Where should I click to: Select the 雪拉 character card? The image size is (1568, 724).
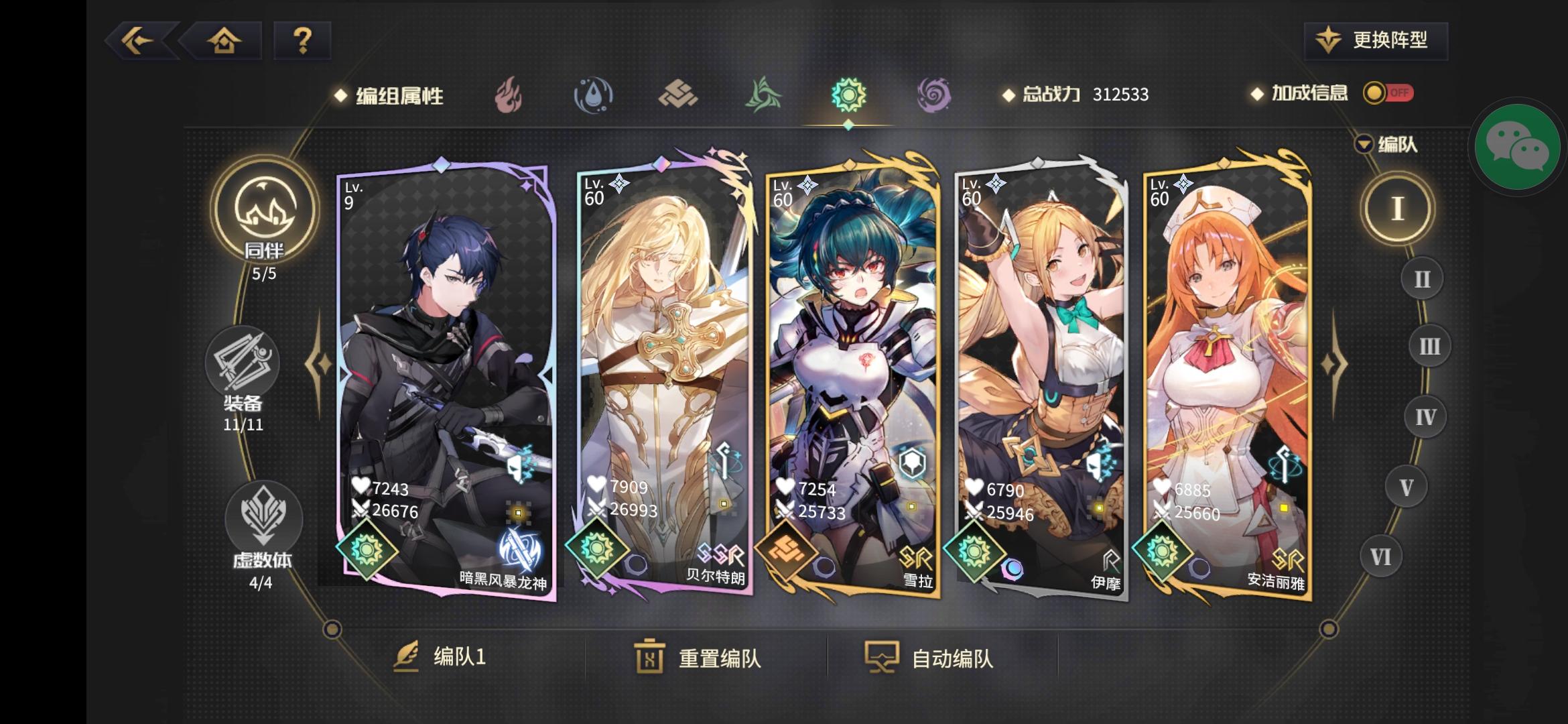coord(852,375)
